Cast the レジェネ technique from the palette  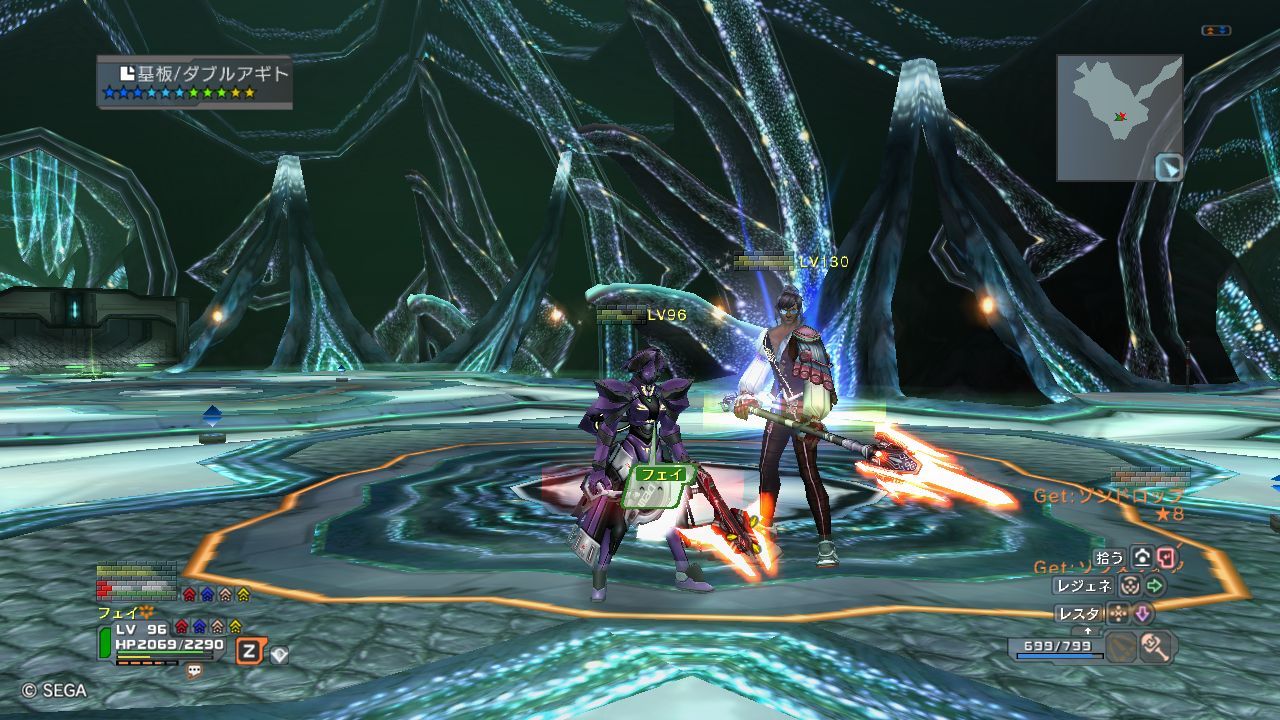tap(1083, 586)
